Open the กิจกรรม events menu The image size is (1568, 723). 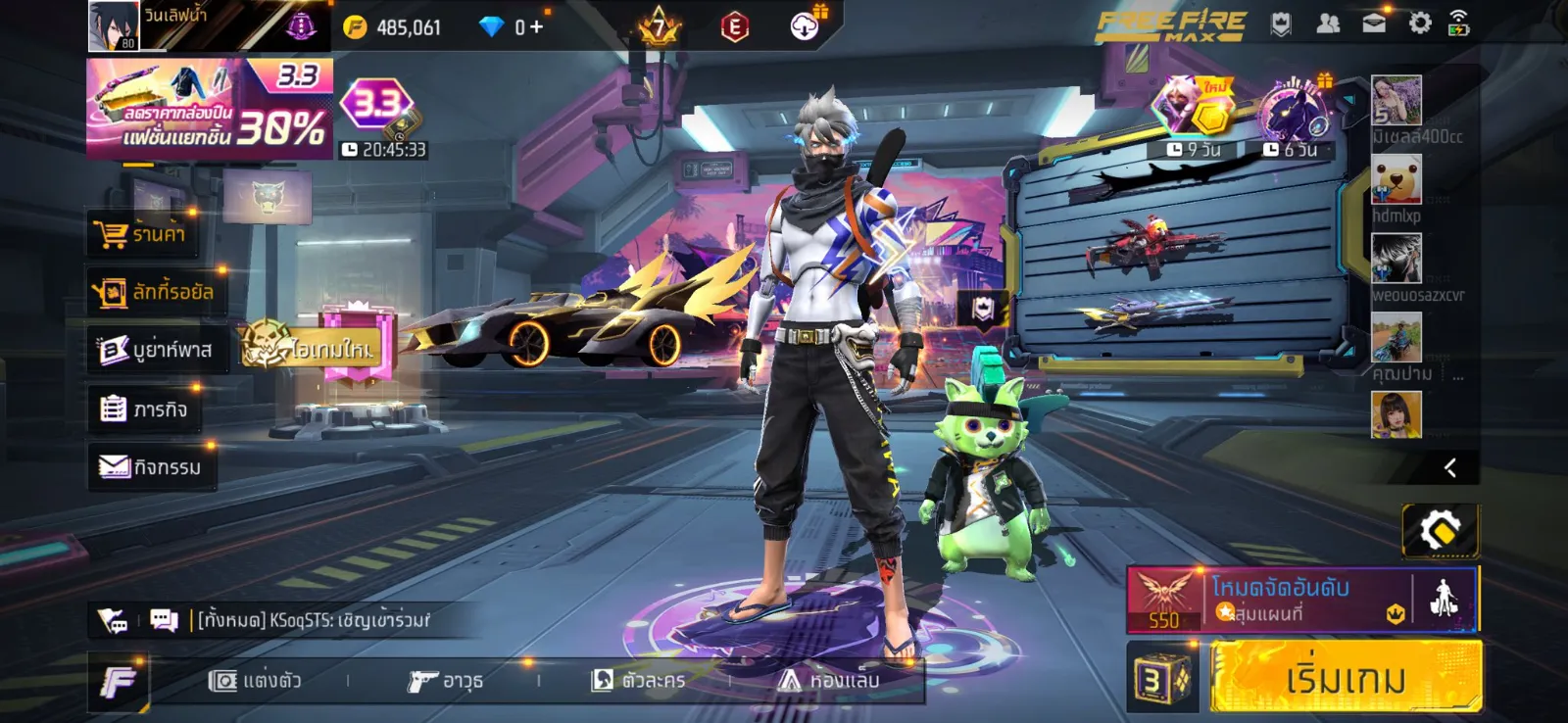(151, 467)
